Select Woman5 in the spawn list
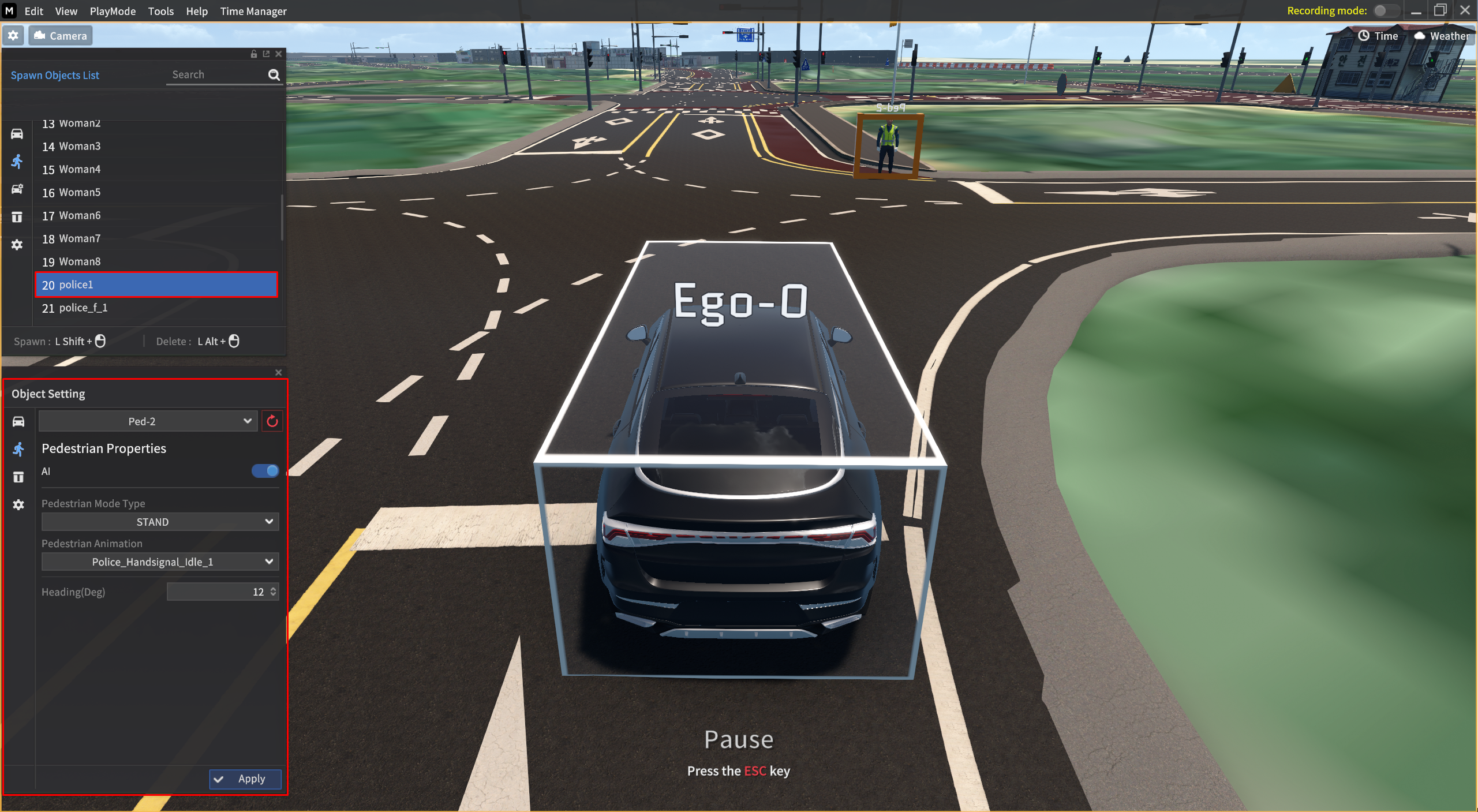The width and height of the screenshot is (1478, 812). [x=80, y=192]
